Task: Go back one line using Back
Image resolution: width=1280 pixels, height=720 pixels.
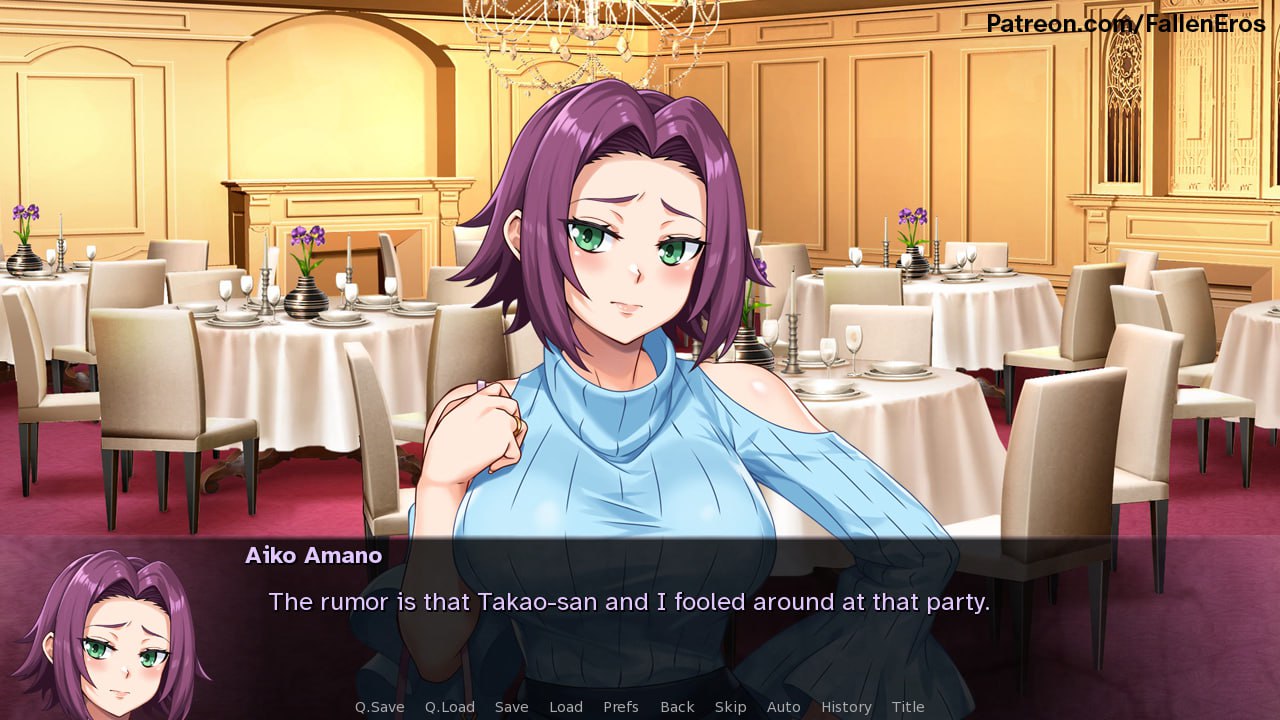Action: coord(677,707)
